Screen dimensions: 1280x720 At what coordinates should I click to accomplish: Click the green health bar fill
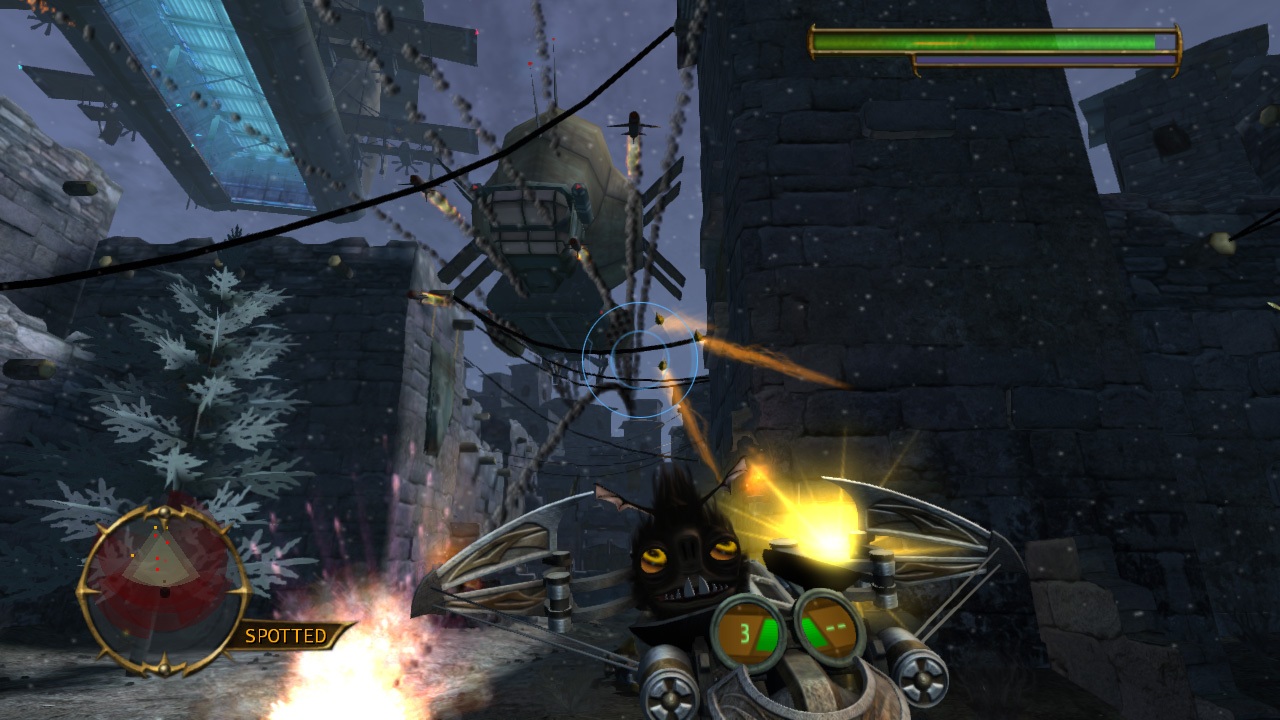pos(980,42)
